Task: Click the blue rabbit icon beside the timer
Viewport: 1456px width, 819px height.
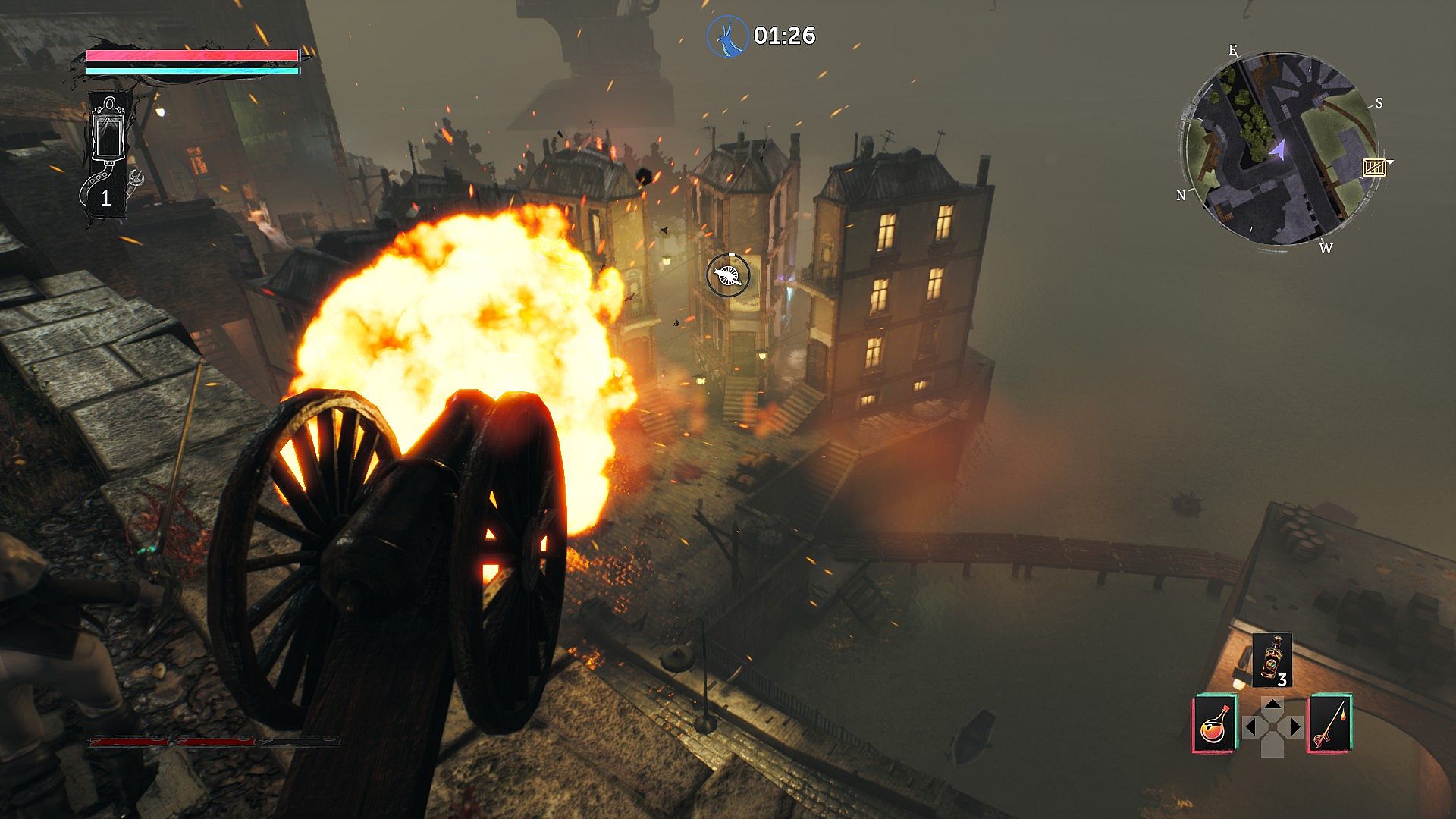Action: click(x=727, y=36)
